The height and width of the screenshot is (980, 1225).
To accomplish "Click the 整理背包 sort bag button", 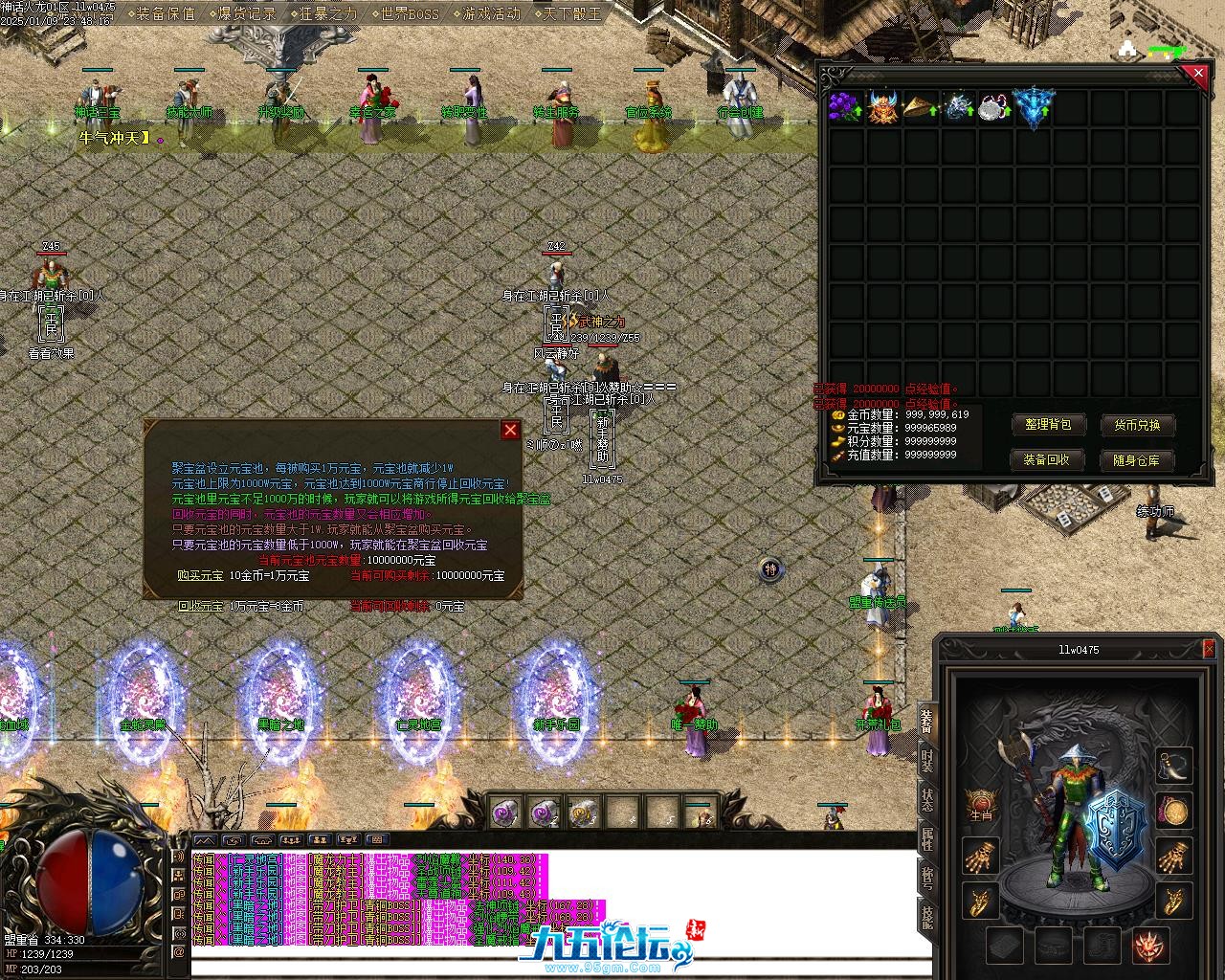I will (1047, 425).
